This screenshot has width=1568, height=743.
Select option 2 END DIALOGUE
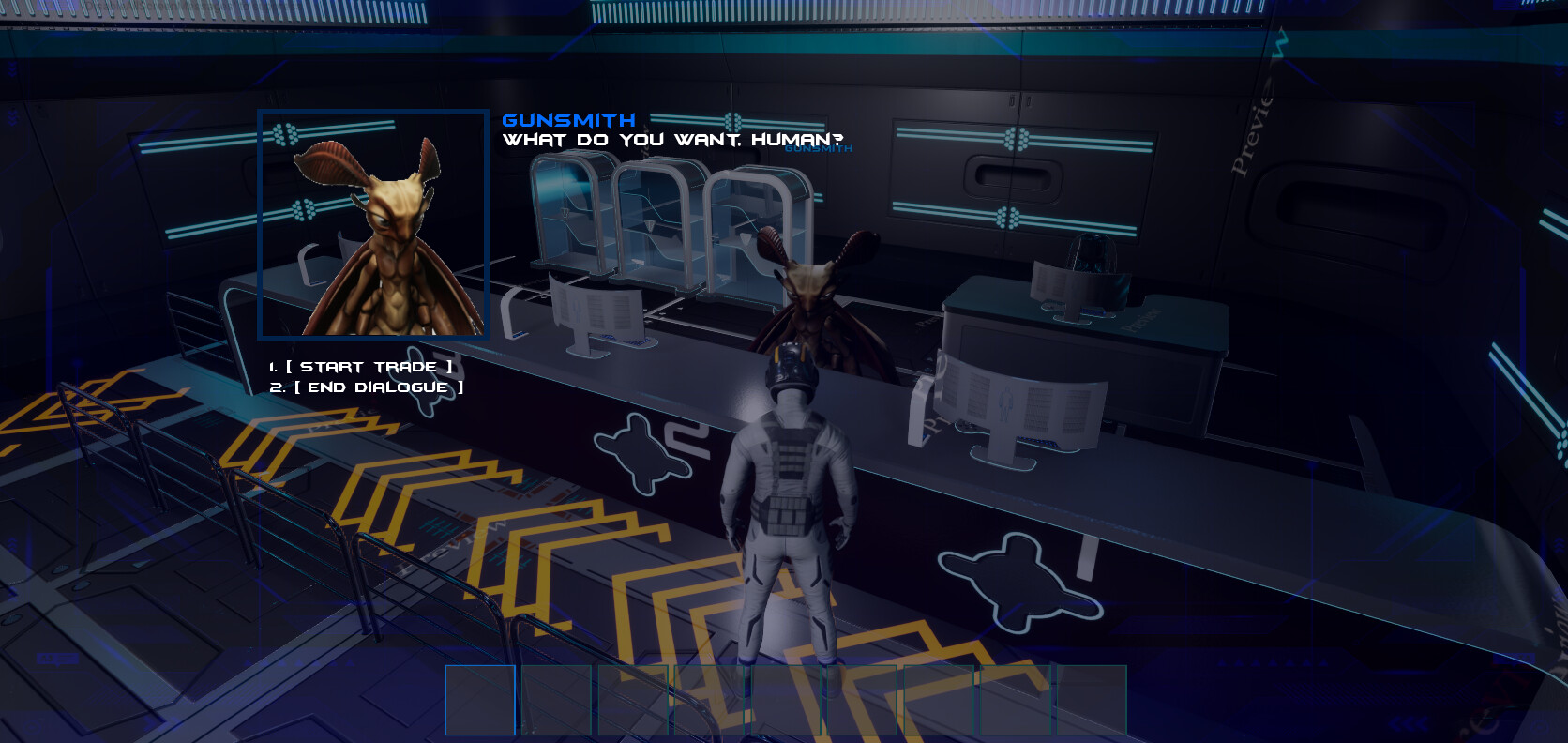click(x=367, y=387)
